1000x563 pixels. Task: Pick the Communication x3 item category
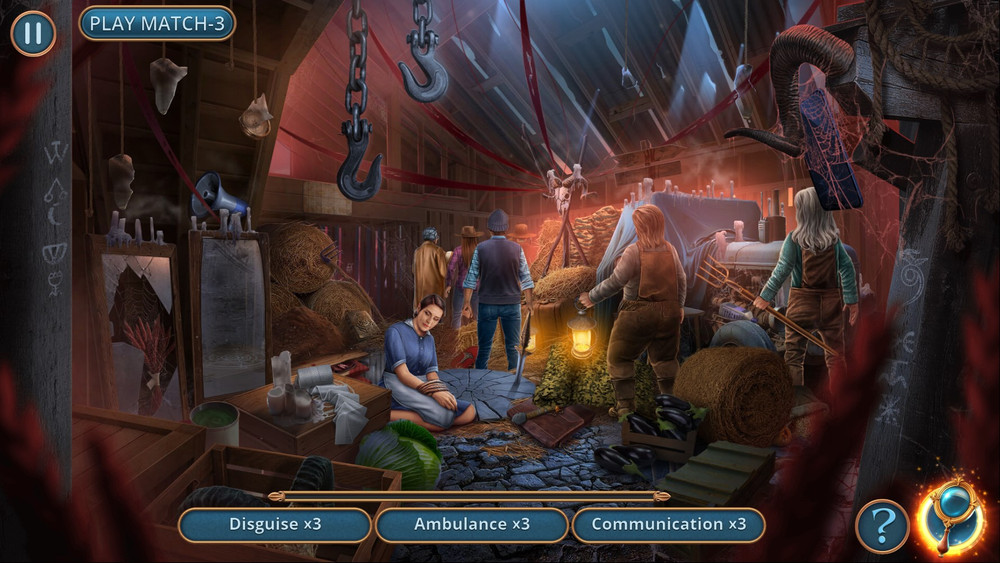(x=668, y=524)
